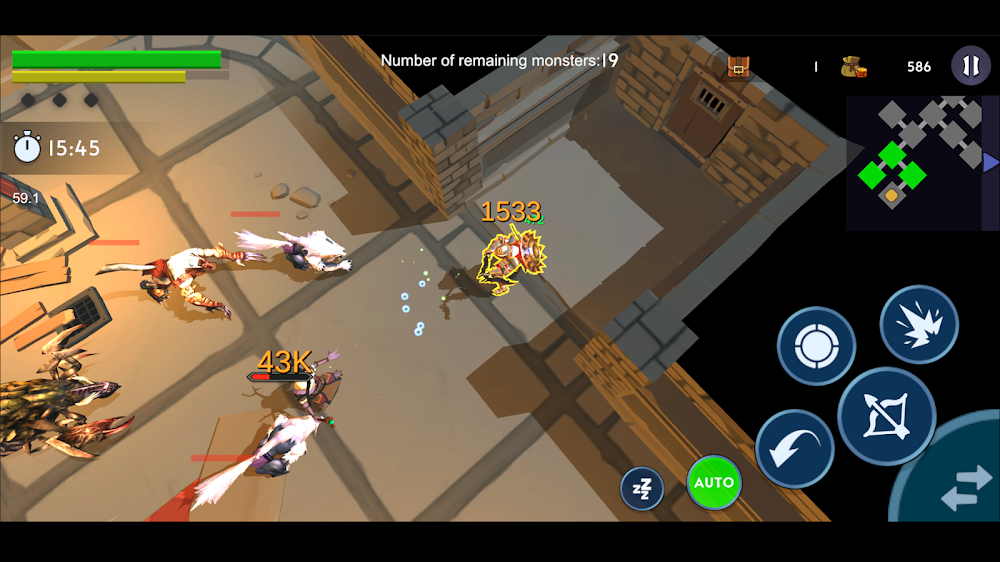This screenshot has height=562, width=1000.
Task: Expand the minimap with the blue arrow
Action: (990, 162)
